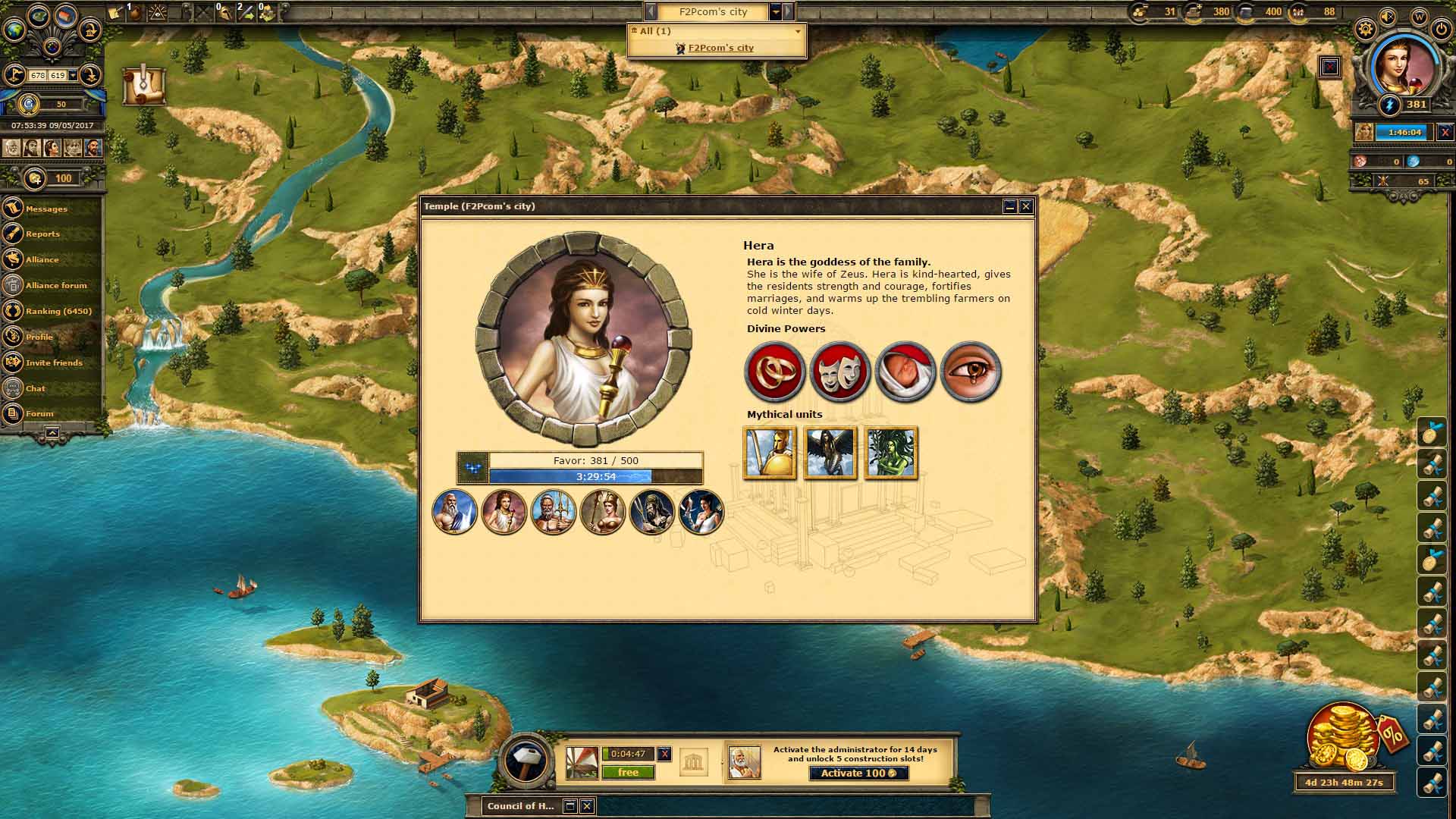Choose the crying eye divine power

coord(971,372)
